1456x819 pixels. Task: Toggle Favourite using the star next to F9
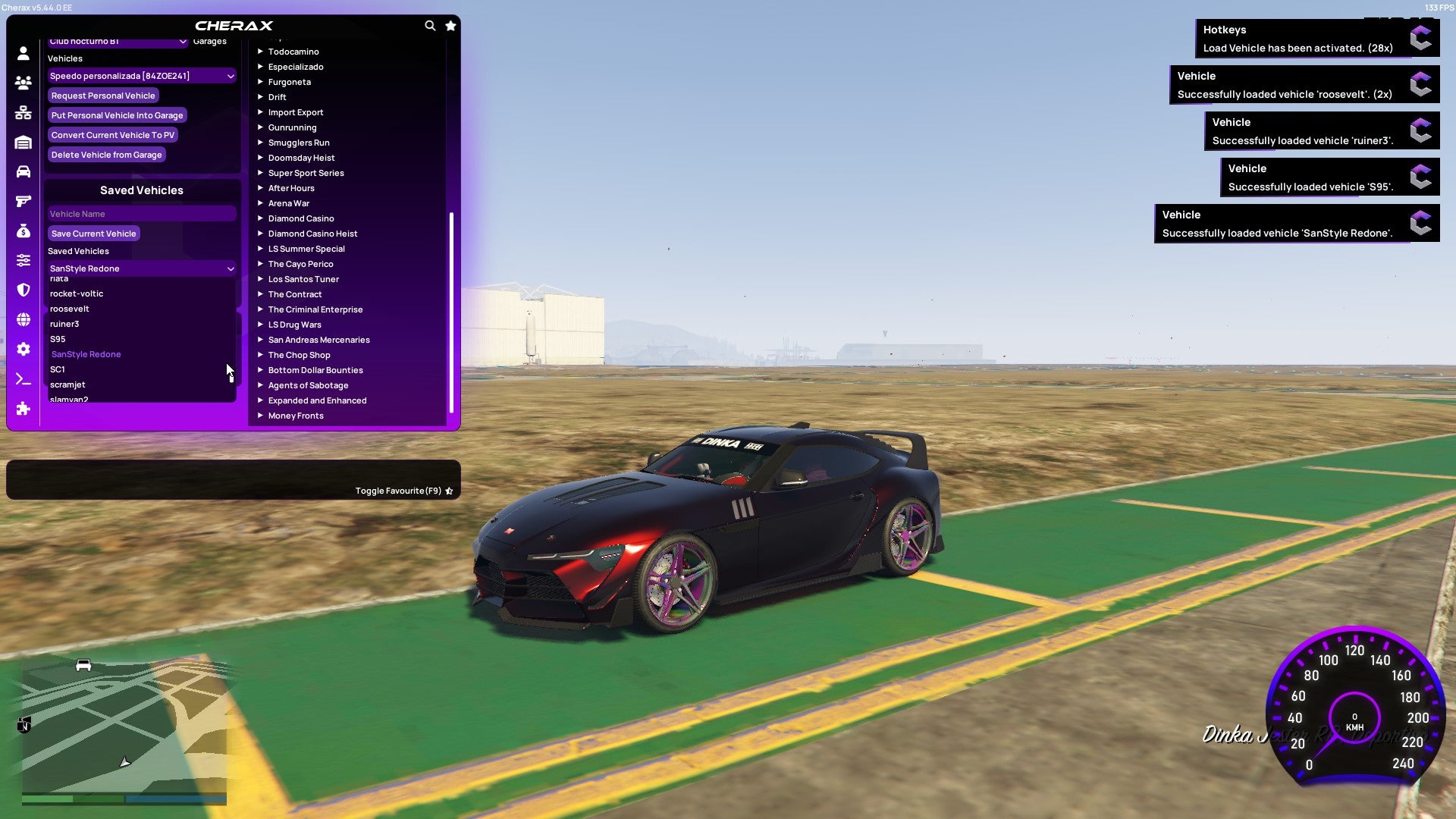click(x=449, y=491)
